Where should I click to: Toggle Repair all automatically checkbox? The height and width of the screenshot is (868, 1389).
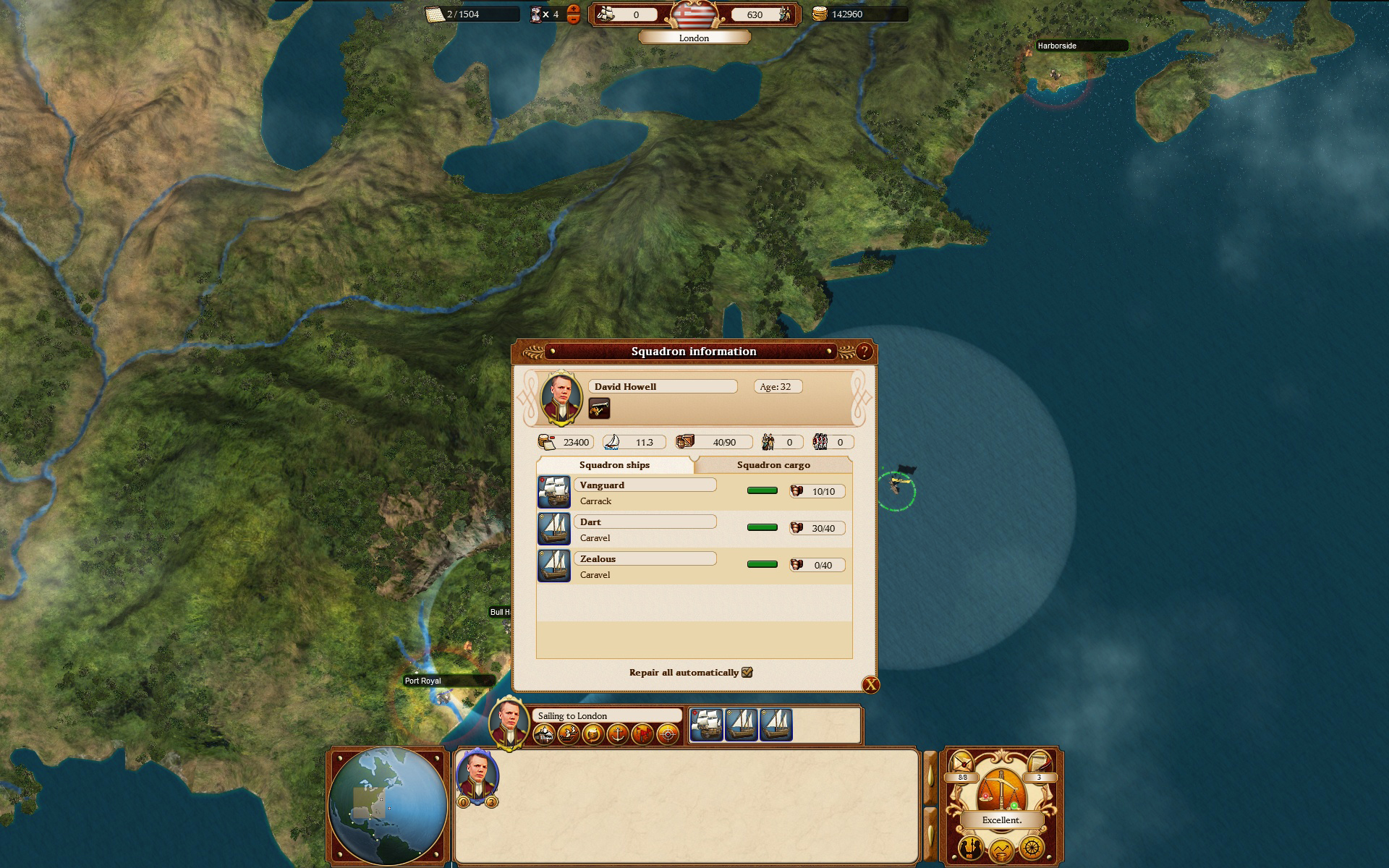[x=747, y=673]
